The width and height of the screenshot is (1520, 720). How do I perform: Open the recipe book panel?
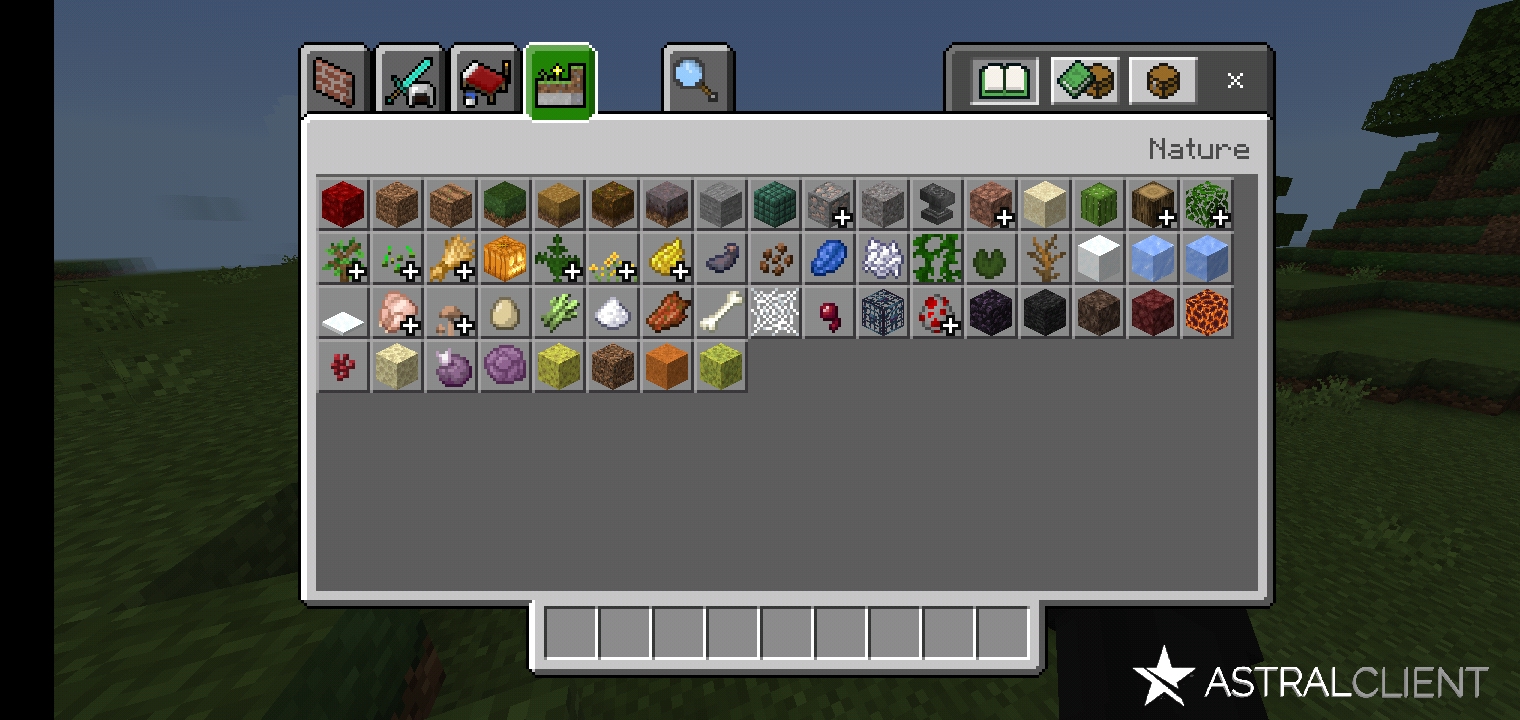1001,80
